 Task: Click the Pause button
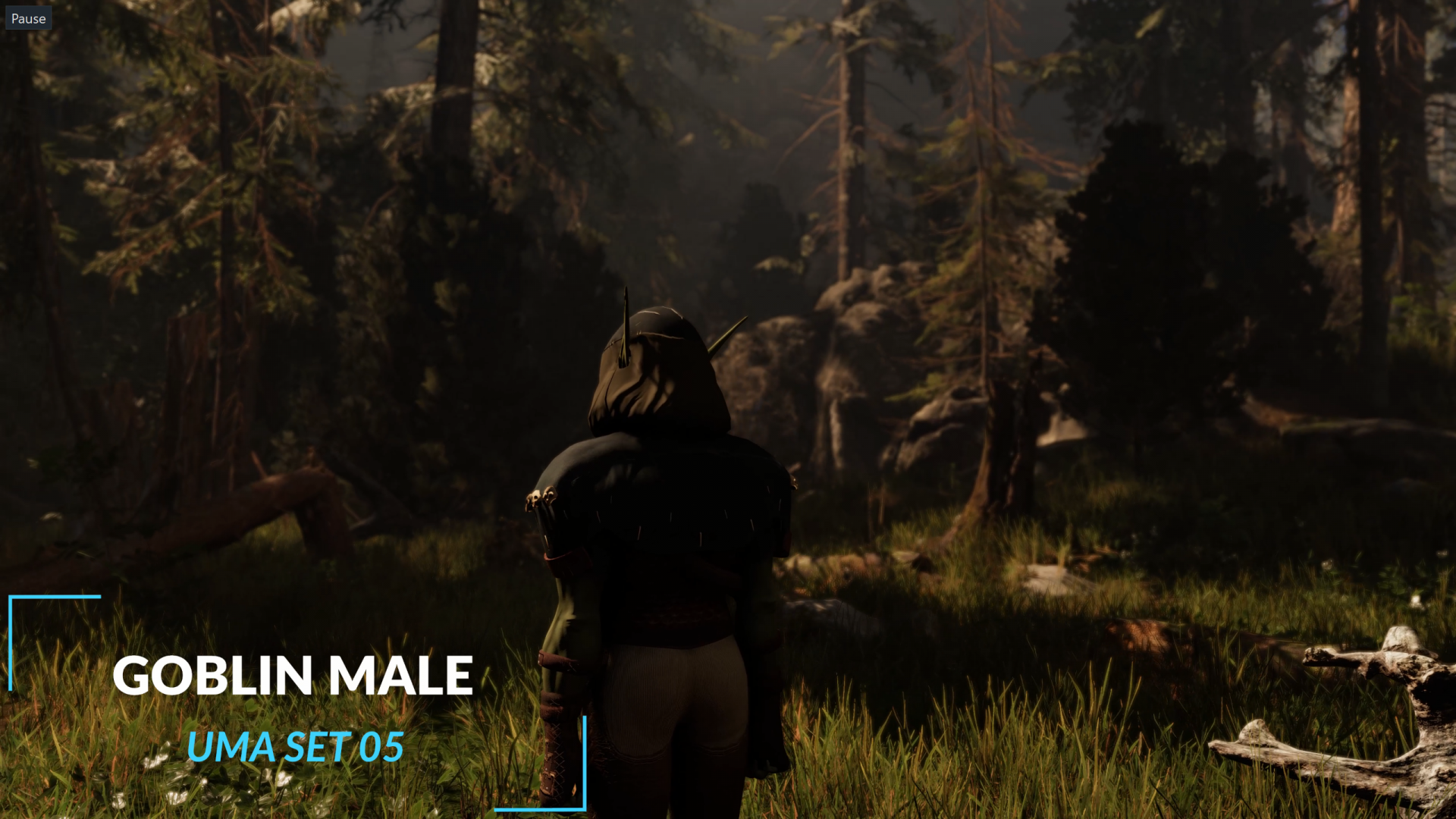(28, 18)
